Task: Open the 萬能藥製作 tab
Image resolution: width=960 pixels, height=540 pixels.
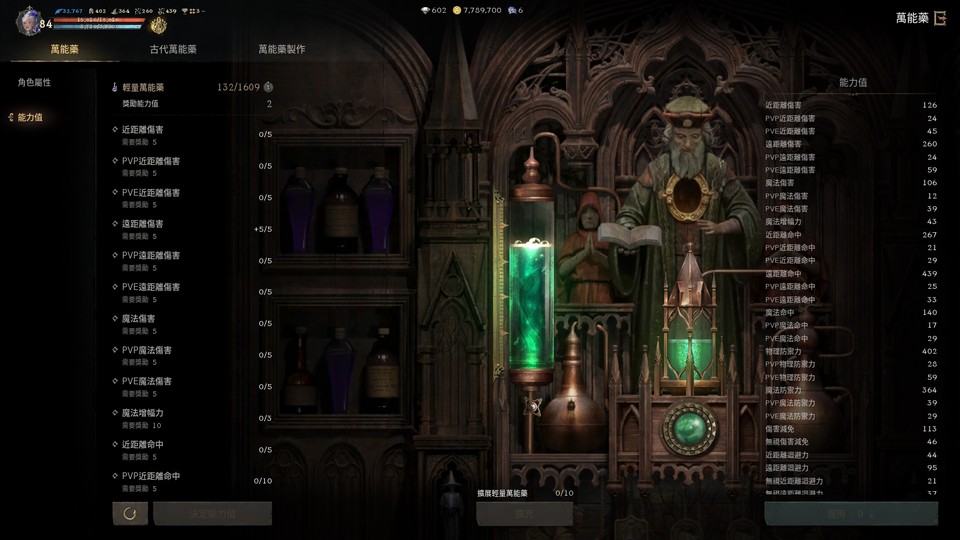Action: tap(281, 49)
